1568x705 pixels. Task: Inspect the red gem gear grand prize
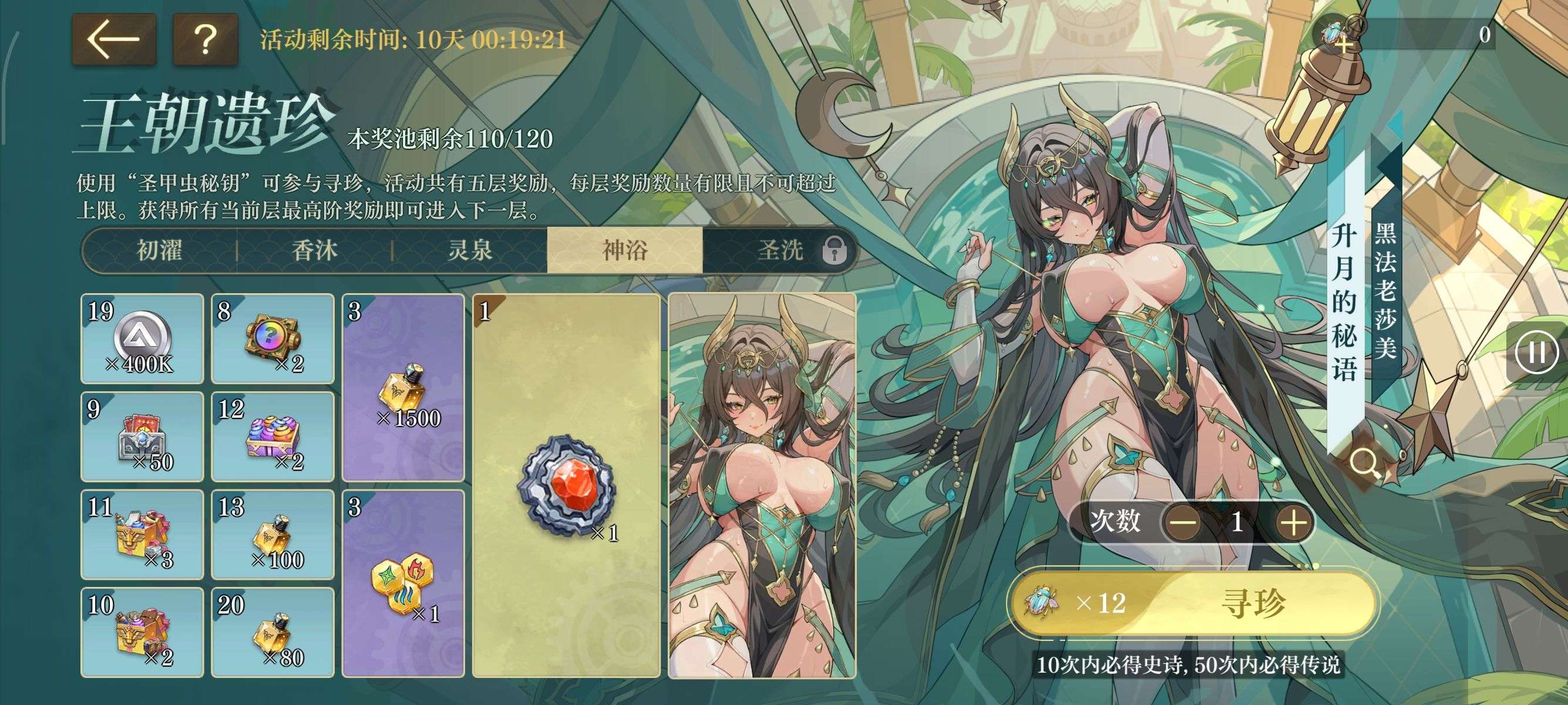click(566, 485)
